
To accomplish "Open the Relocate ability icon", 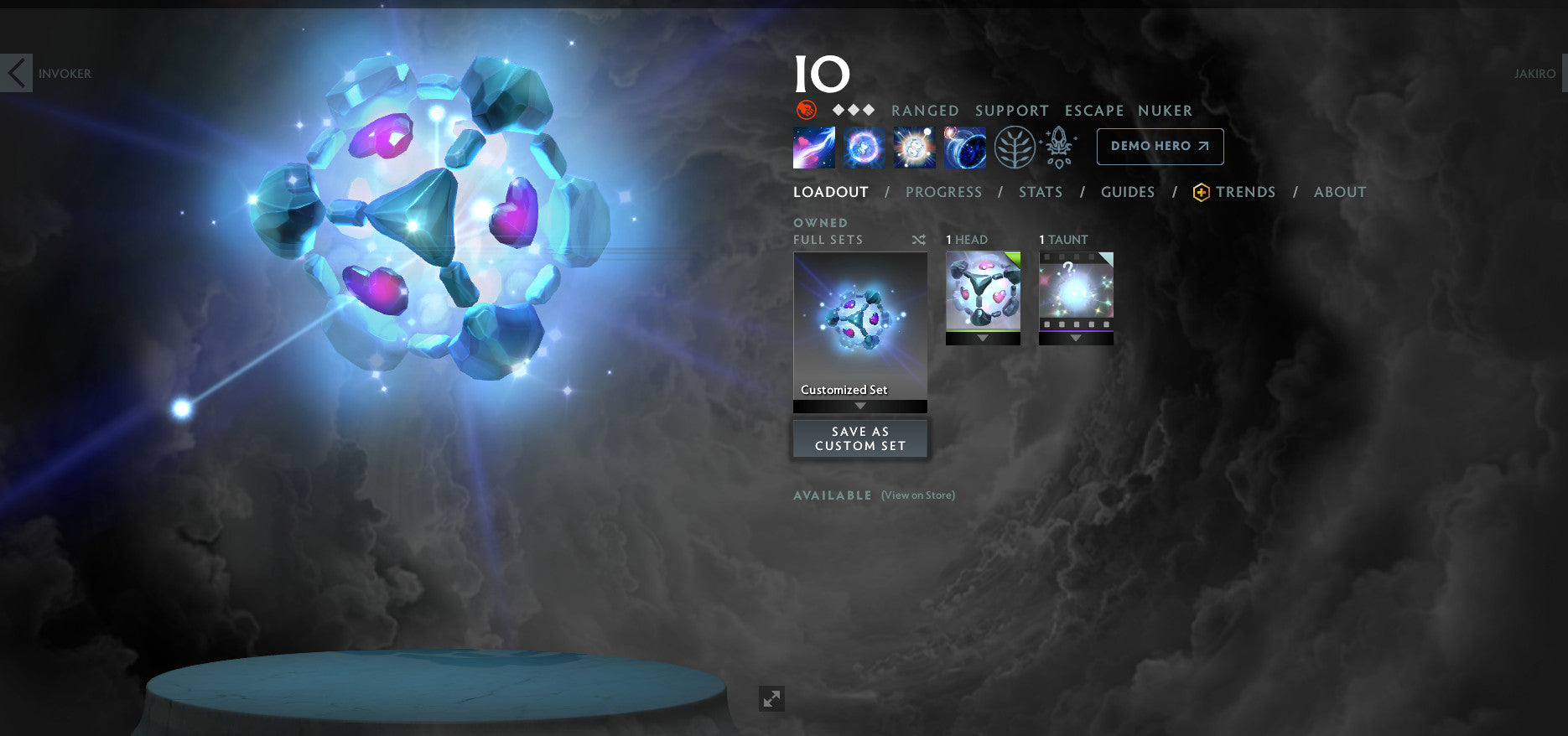I will [x=965, y=146].
